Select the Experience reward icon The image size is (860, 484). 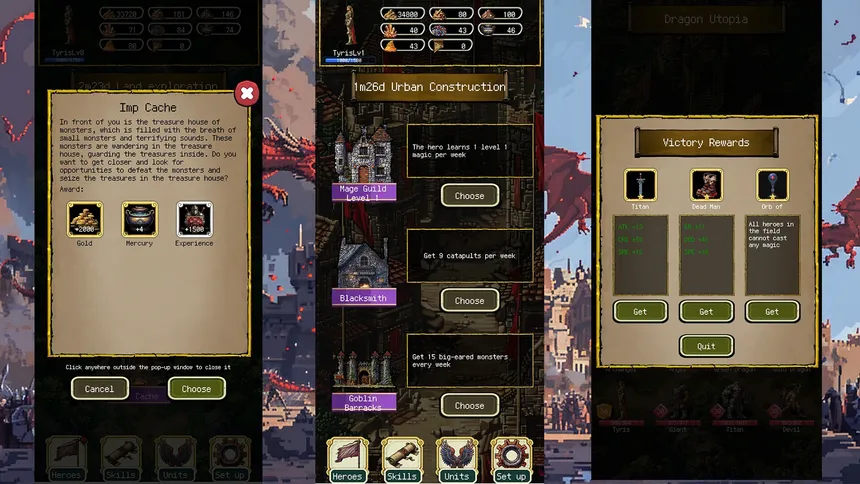click(x=194, y=219)
